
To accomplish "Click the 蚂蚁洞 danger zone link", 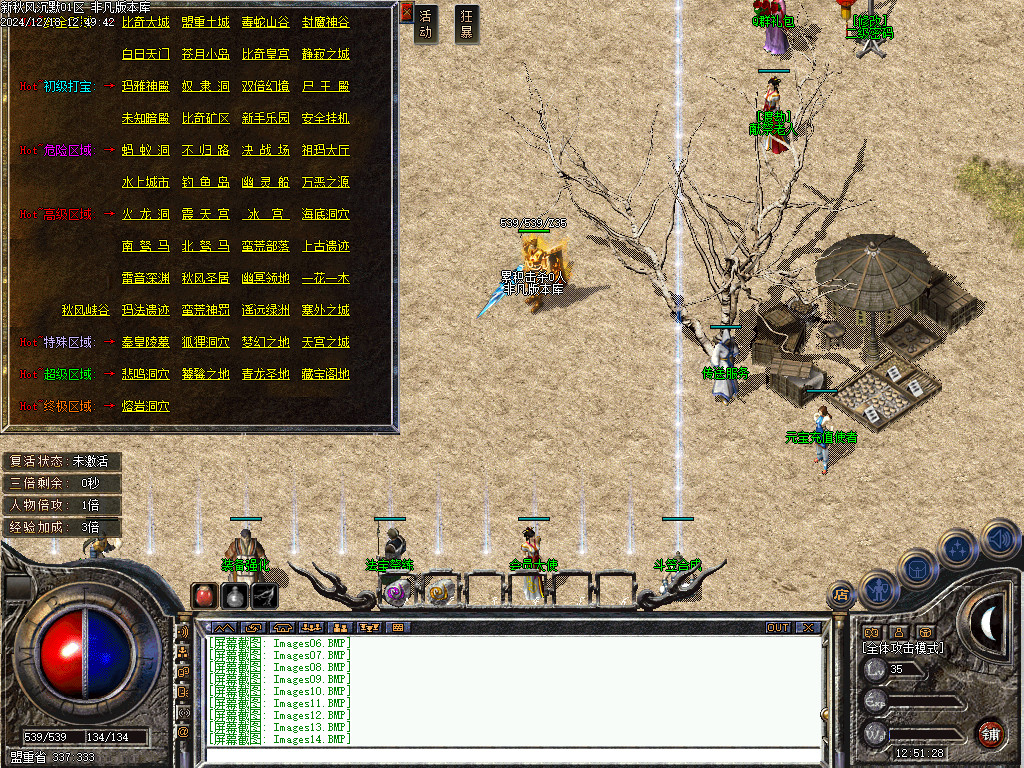I will (x=145, y=150).
